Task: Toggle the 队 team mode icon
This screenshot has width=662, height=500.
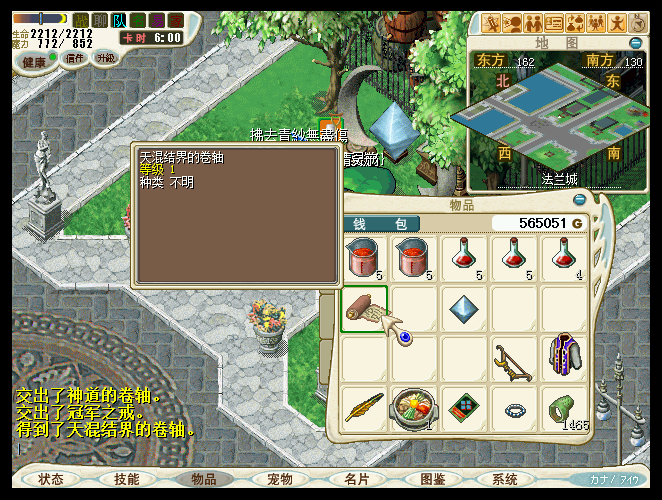Action: [119, 20]
